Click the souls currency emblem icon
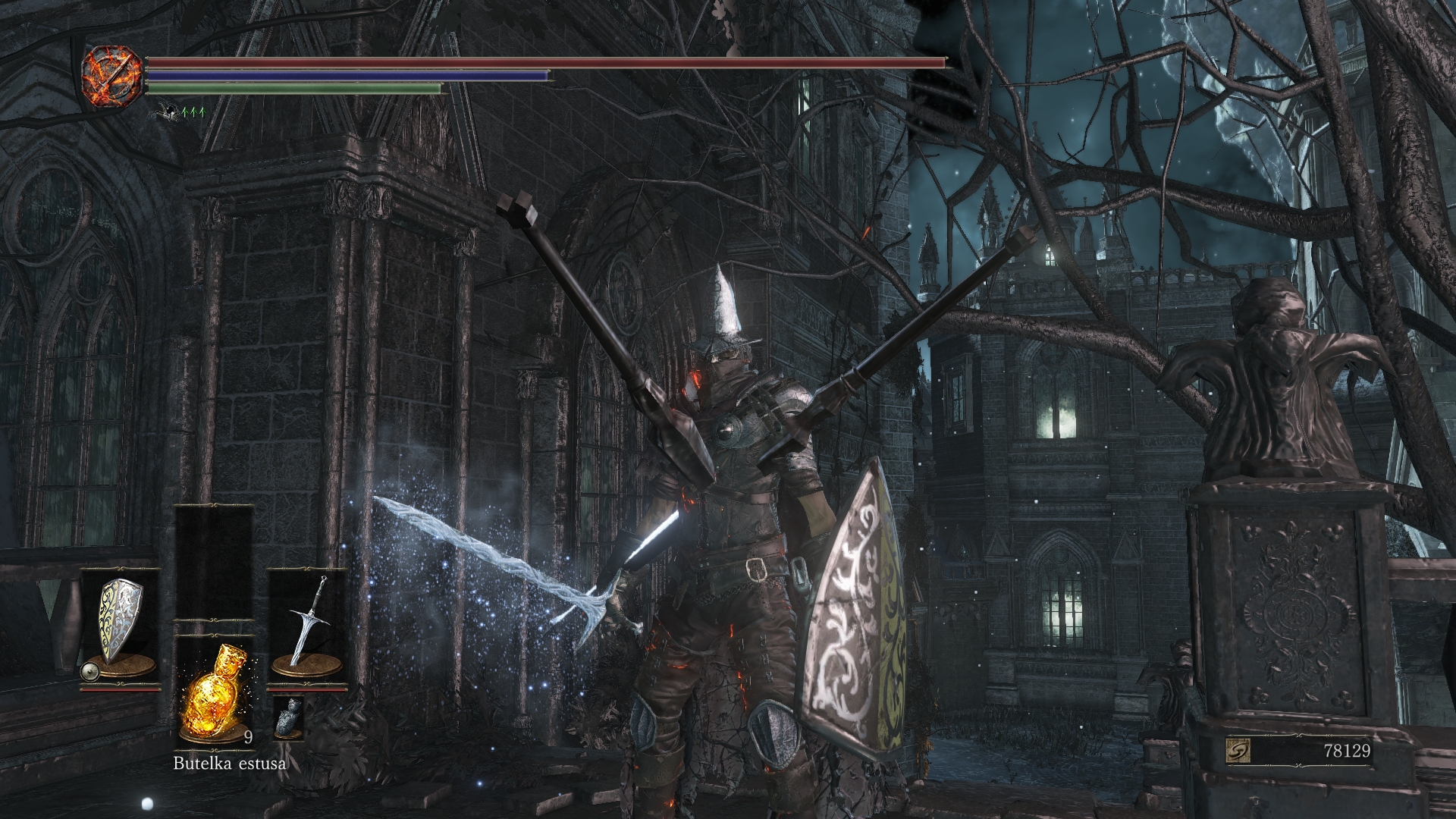This screenshot has height=819, width=1456. [x=1238, y=751]
